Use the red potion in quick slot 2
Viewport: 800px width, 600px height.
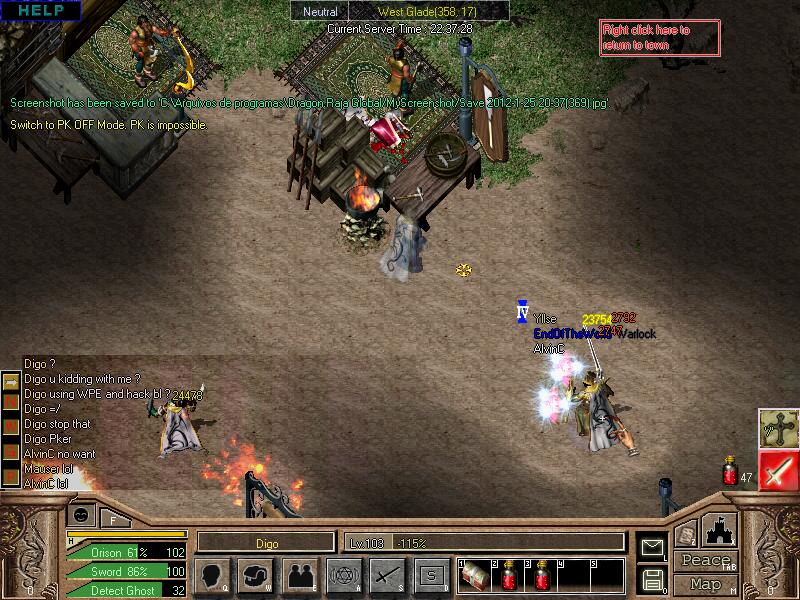(509, 577)
